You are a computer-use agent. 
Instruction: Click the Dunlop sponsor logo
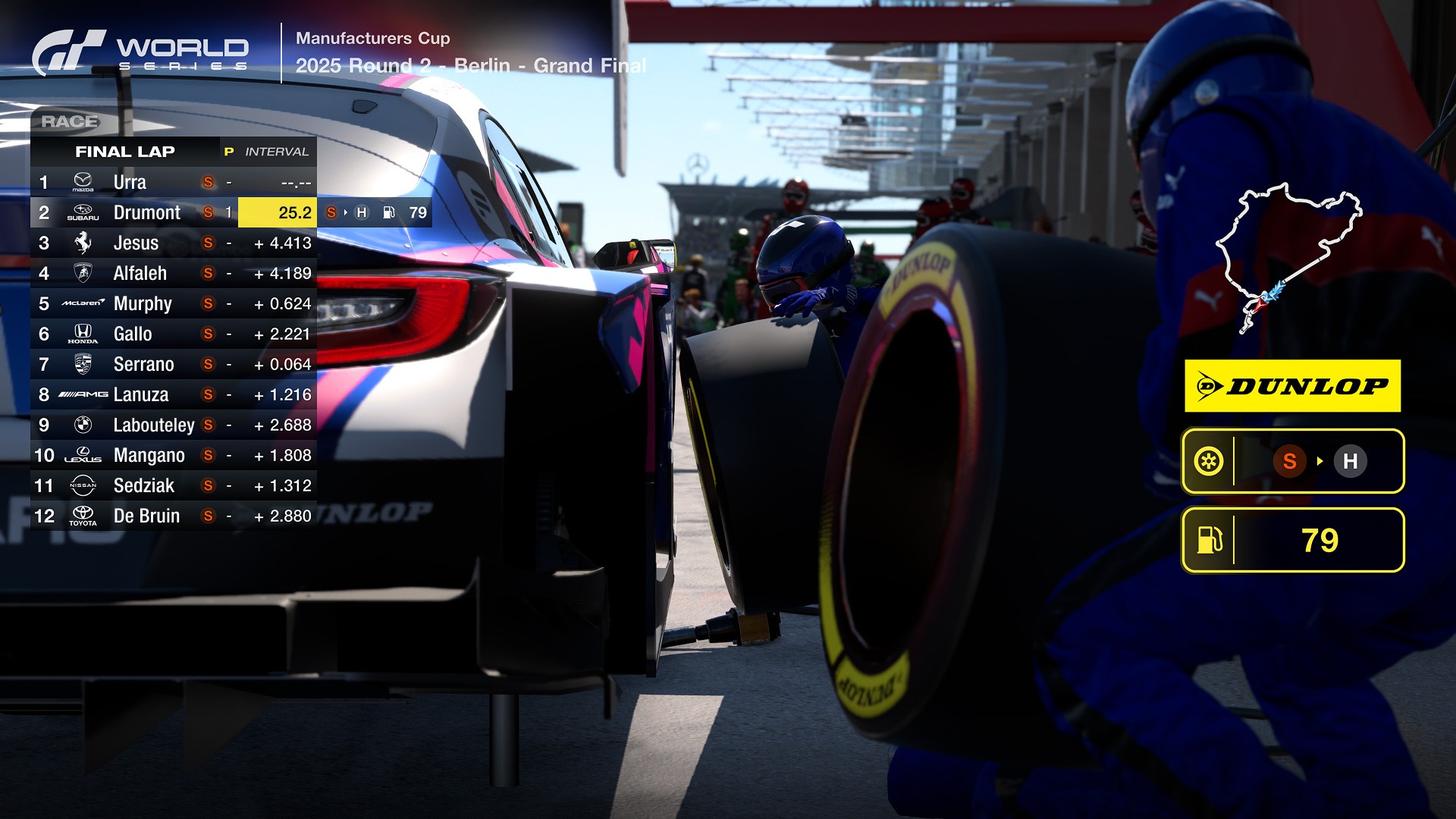pos(1292,387)
